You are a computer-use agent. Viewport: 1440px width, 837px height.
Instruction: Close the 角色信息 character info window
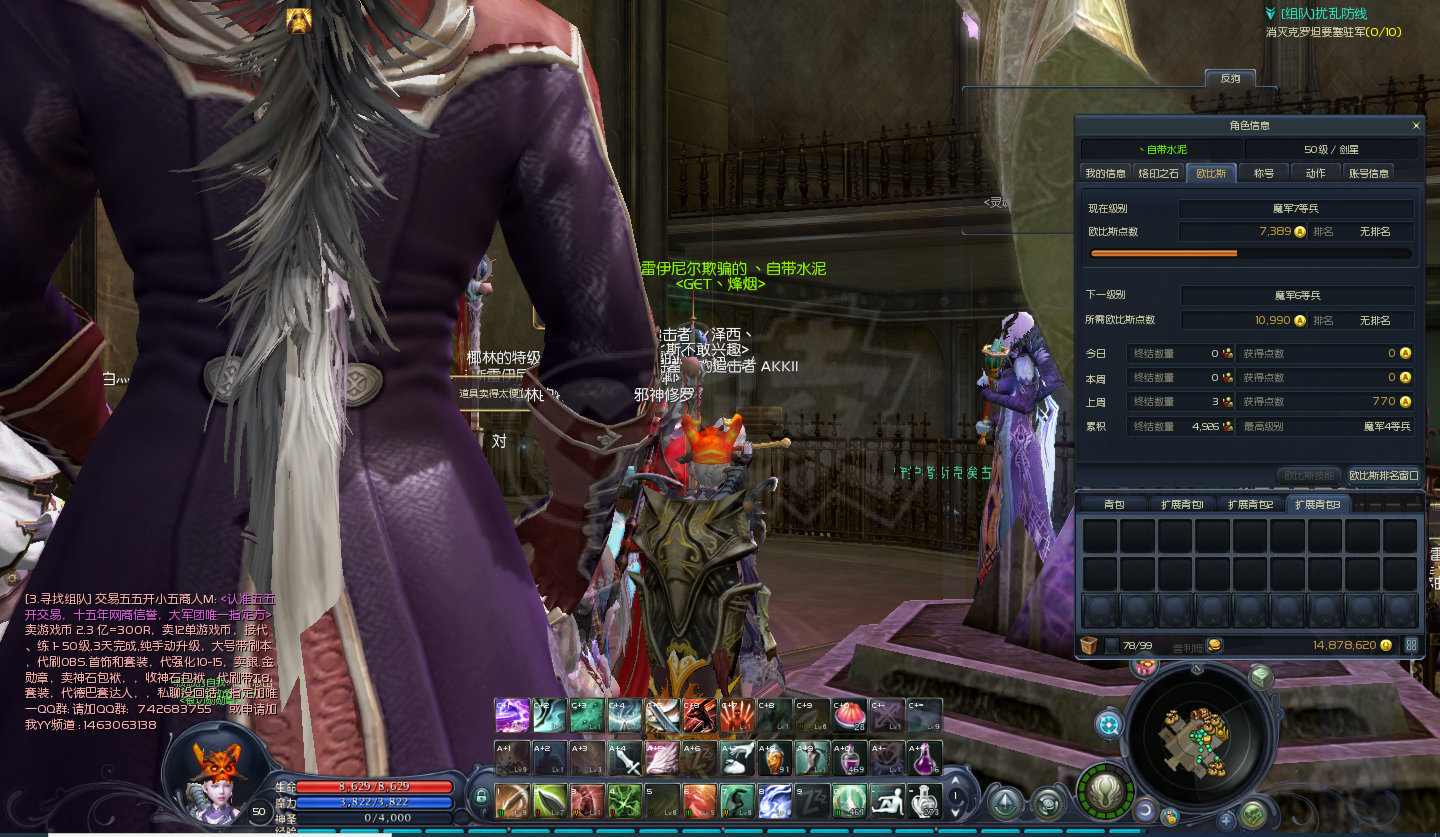1415,126
